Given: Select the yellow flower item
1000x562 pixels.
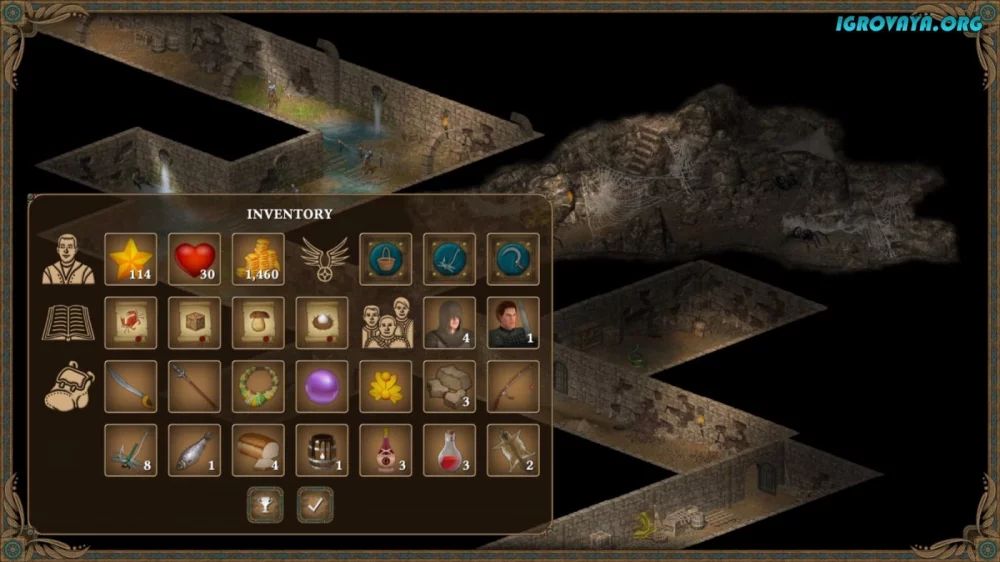Looking at the screenshot, I should 385,386.
